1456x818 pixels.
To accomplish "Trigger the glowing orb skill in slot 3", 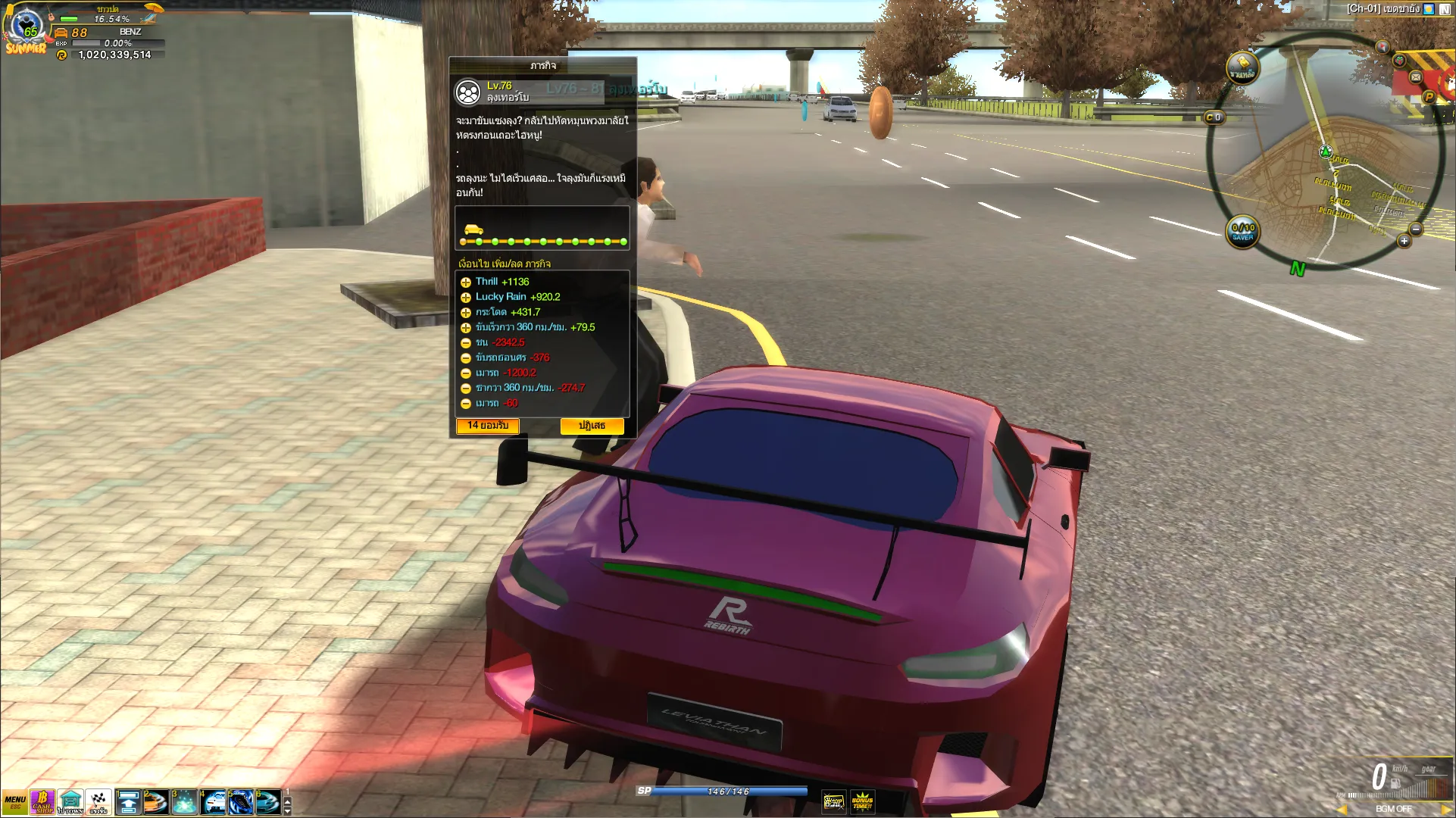I will click(184, 802).
